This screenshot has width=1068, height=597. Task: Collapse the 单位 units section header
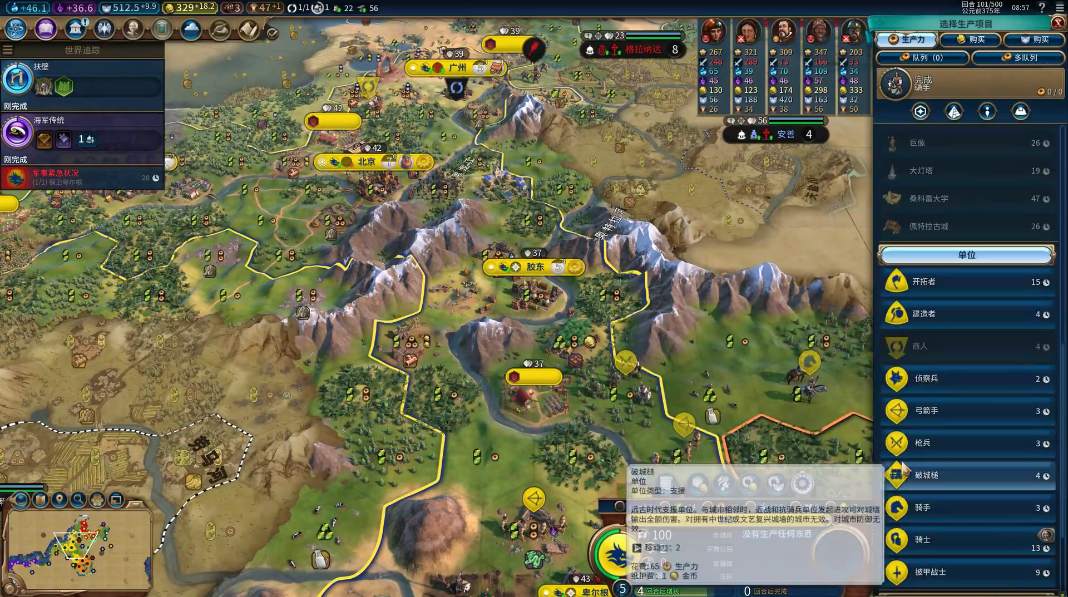tap(967, 254)
